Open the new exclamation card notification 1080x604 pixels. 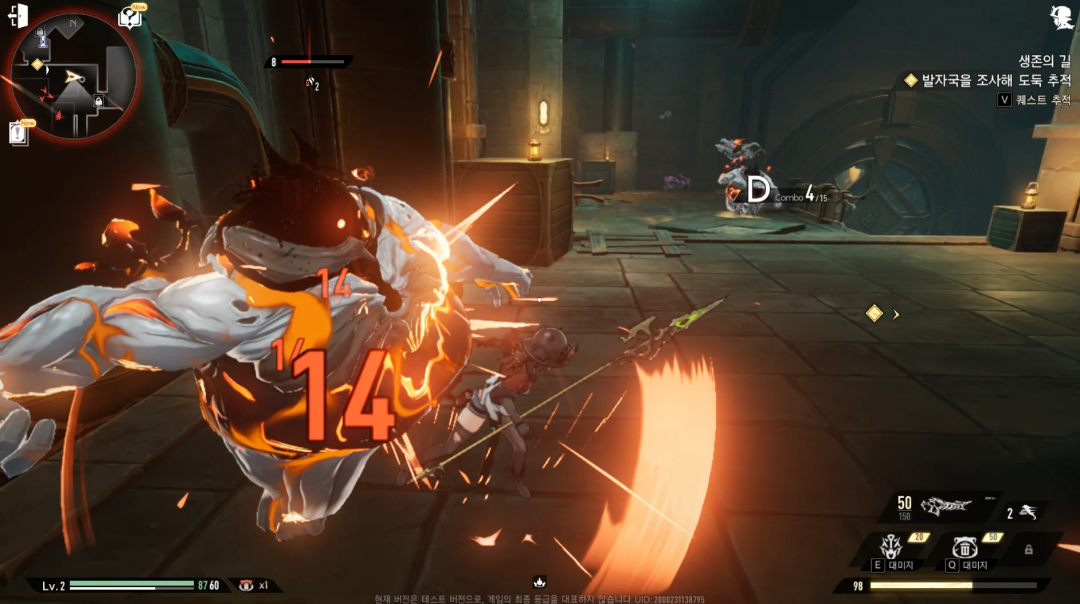(x=20, y=132)
